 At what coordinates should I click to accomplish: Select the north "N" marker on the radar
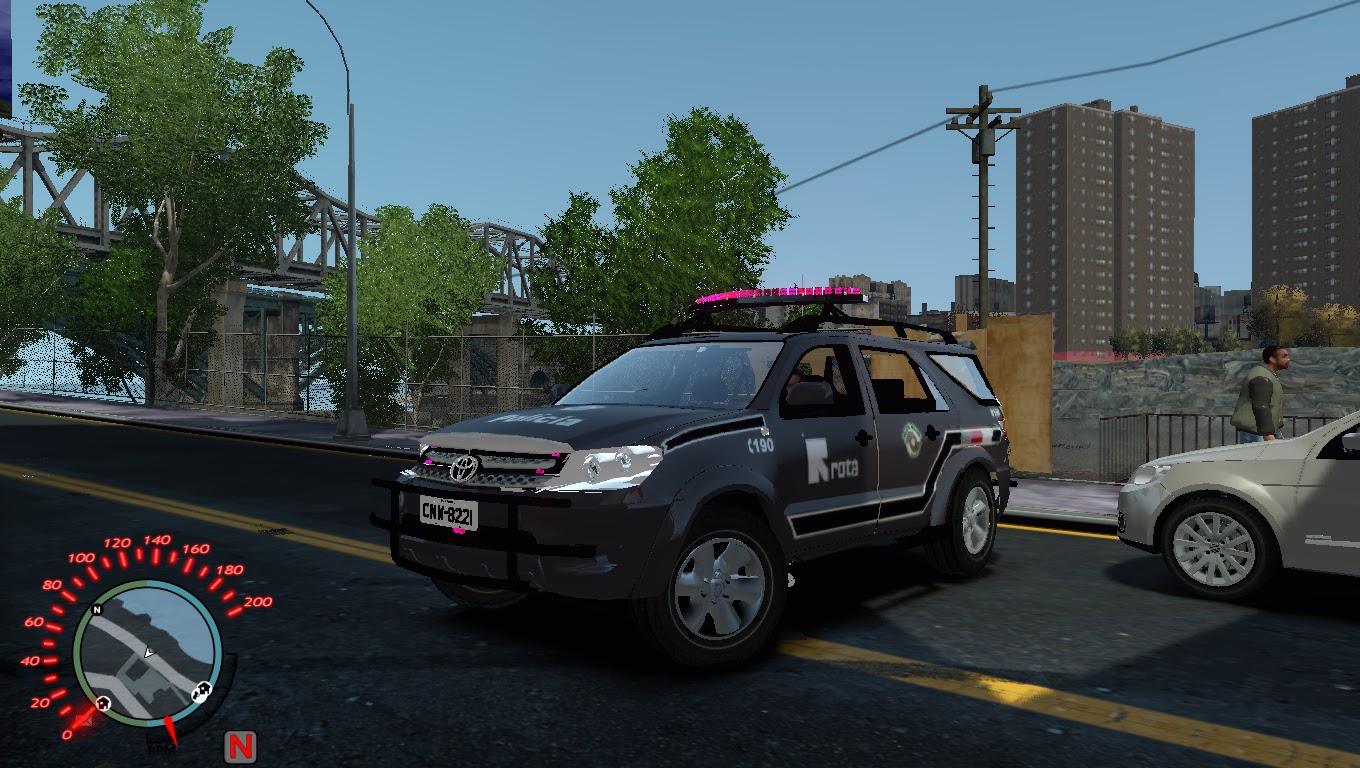click(97, 609)
